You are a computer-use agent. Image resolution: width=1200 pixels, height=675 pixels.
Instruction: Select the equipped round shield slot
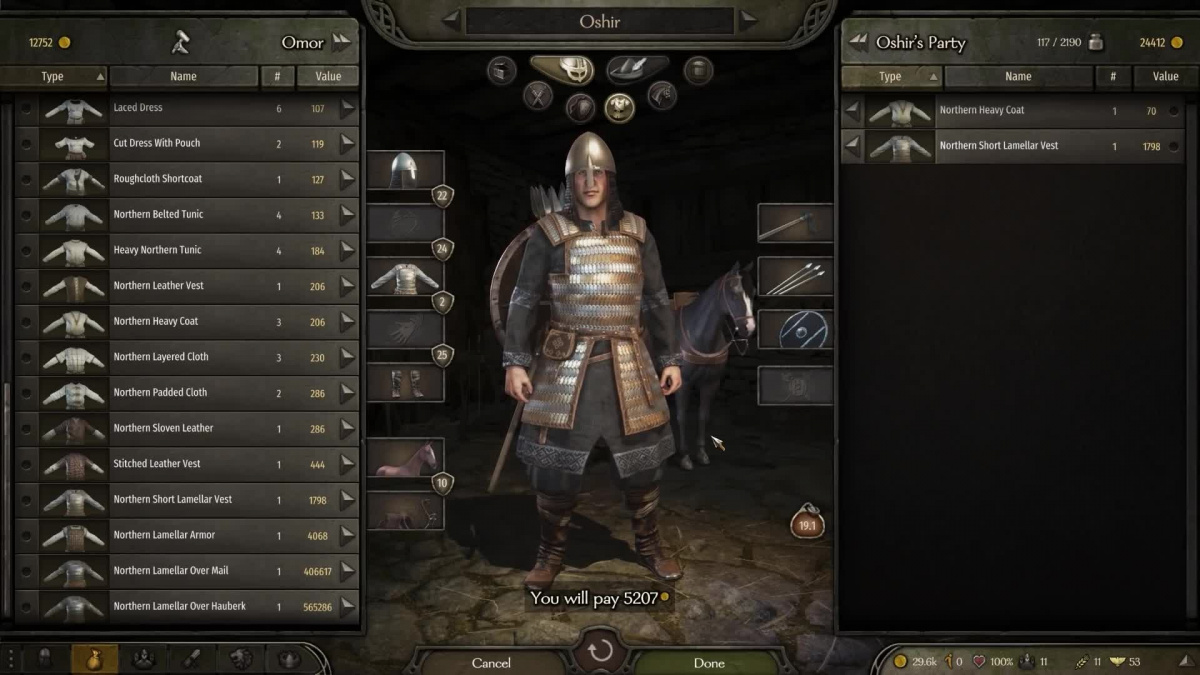coord(795,329)
